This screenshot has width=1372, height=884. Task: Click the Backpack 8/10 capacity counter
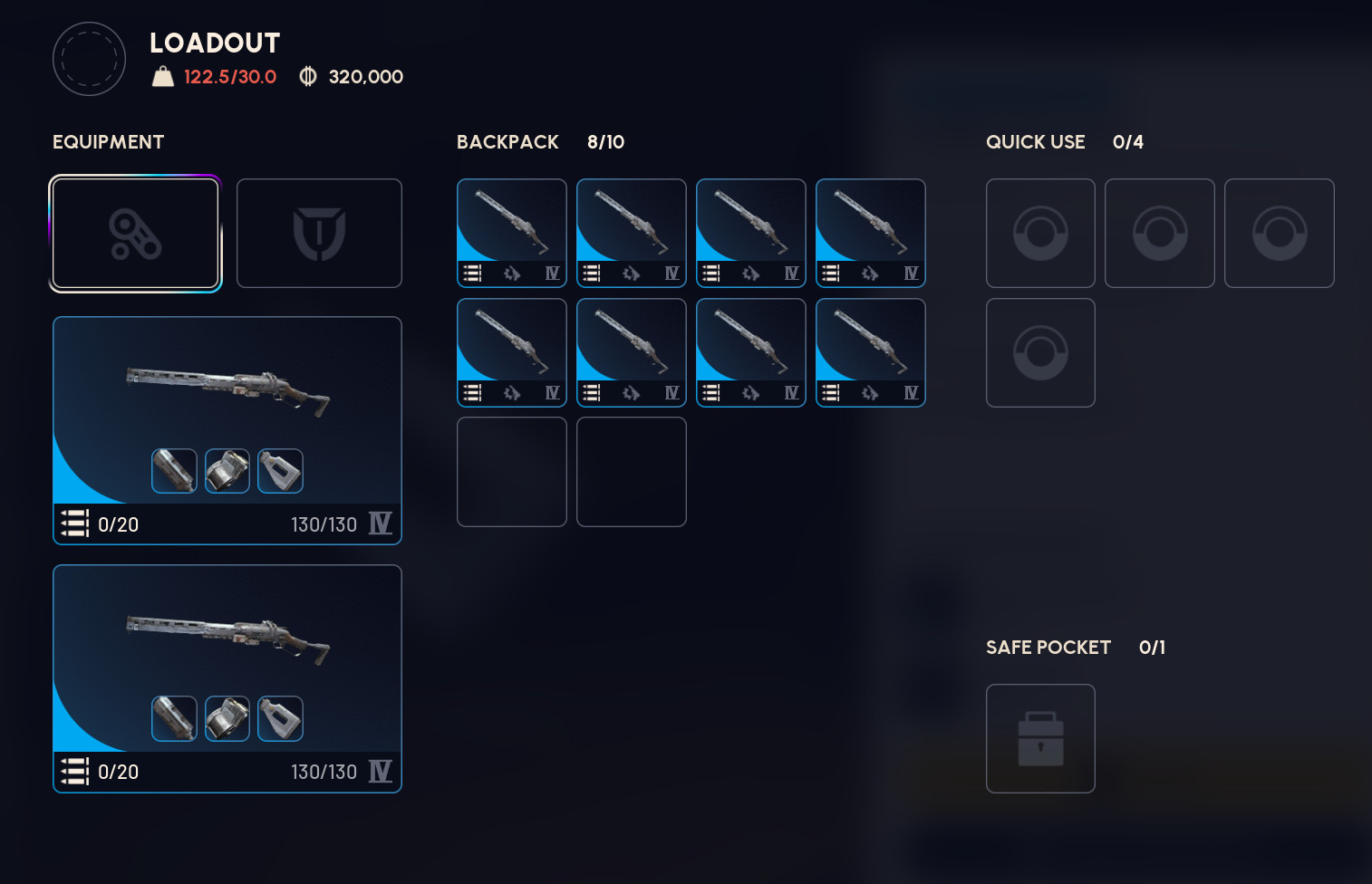pyautogui.click(x=606, y=142)
